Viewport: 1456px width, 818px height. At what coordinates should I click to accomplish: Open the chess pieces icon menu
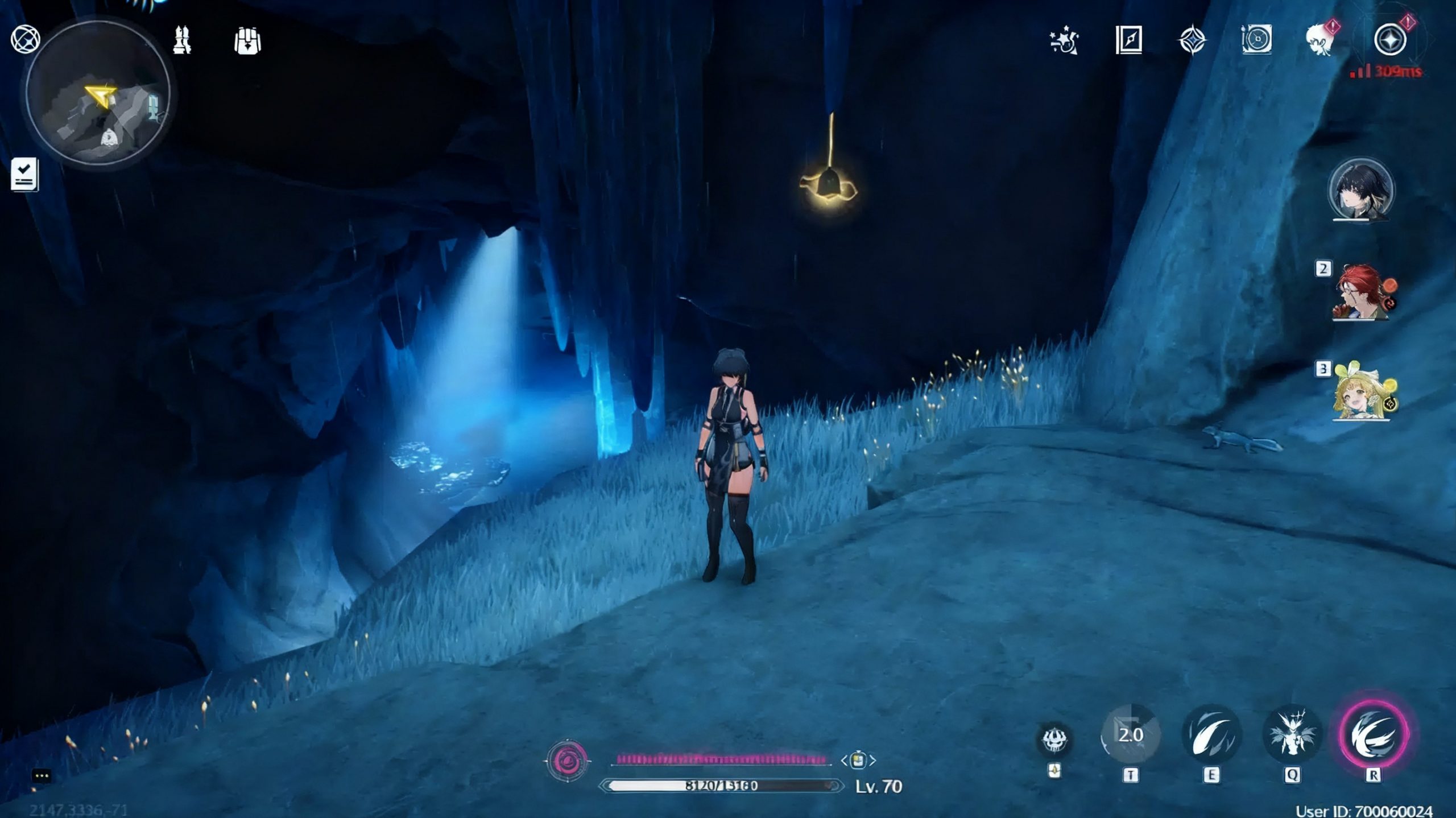pos(182,40)
